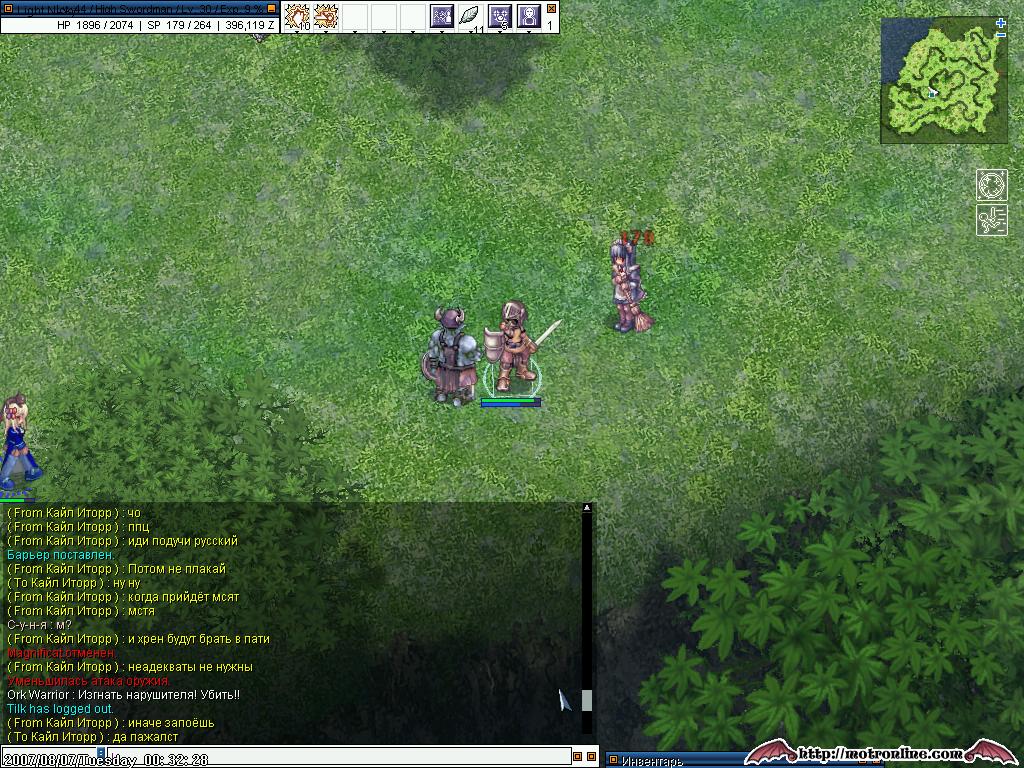Use the second hotbar skill with the arrow burst
The image size is (1024, 768).
tap(326, 16)
